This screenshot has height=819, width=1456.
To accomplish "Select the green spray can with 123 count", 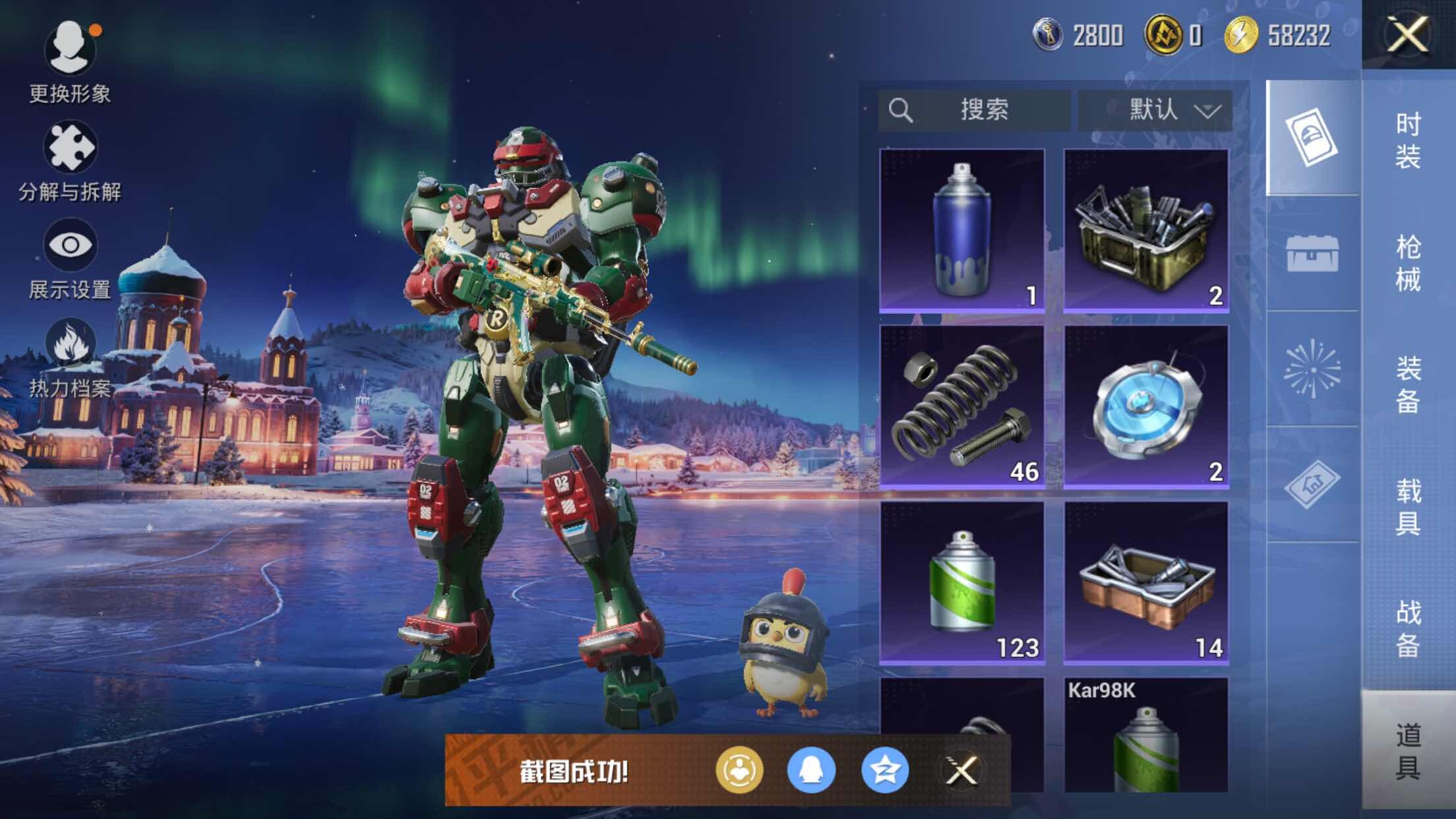I will 962,582.
